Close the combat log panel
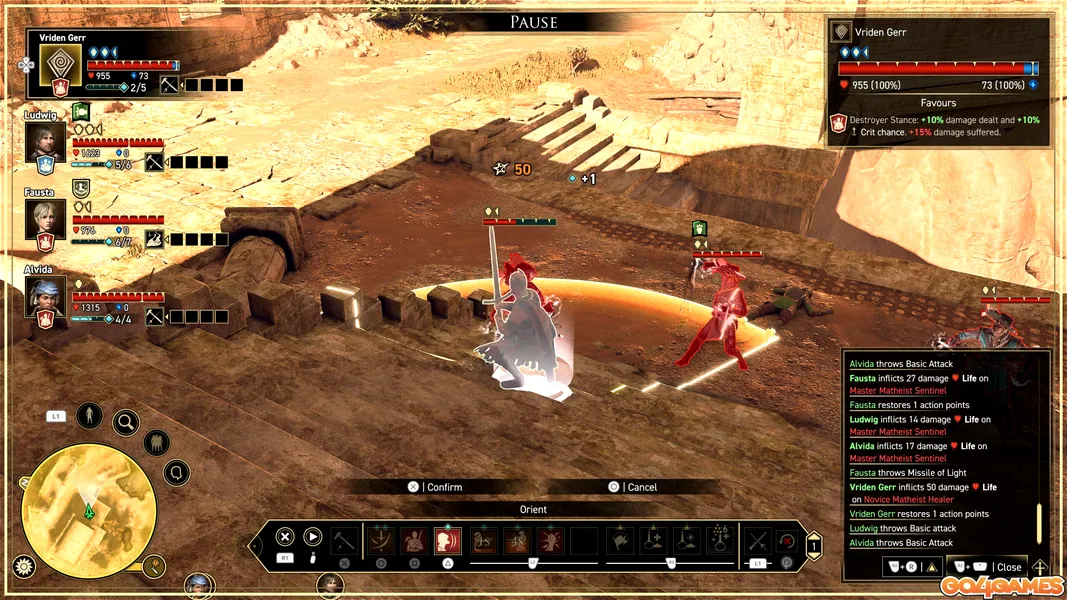Viewport: 1067px width, 600px height. point(998,567)
